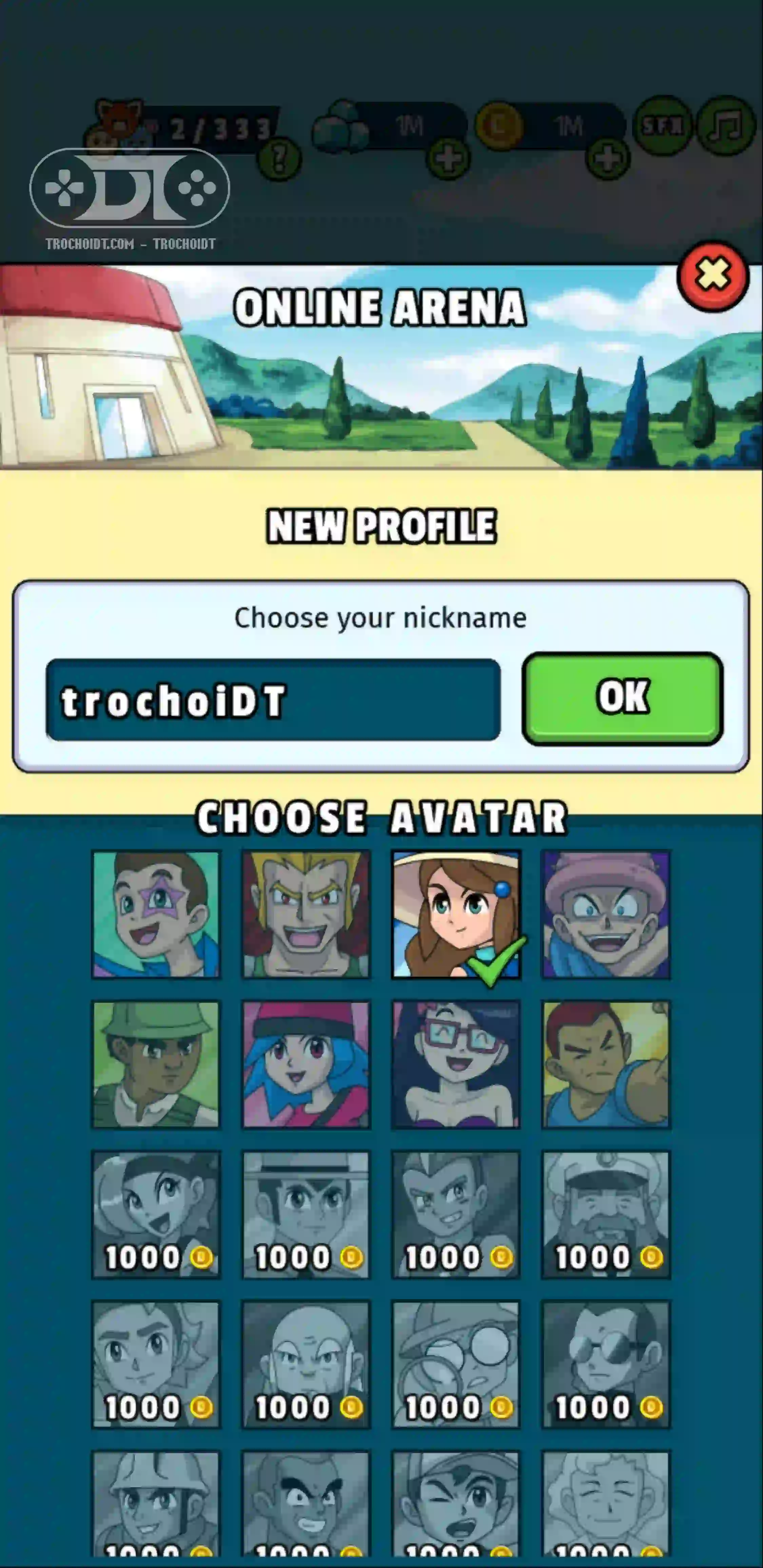Select the blond spiky-haired muscular avatar

tap(306, 914)
